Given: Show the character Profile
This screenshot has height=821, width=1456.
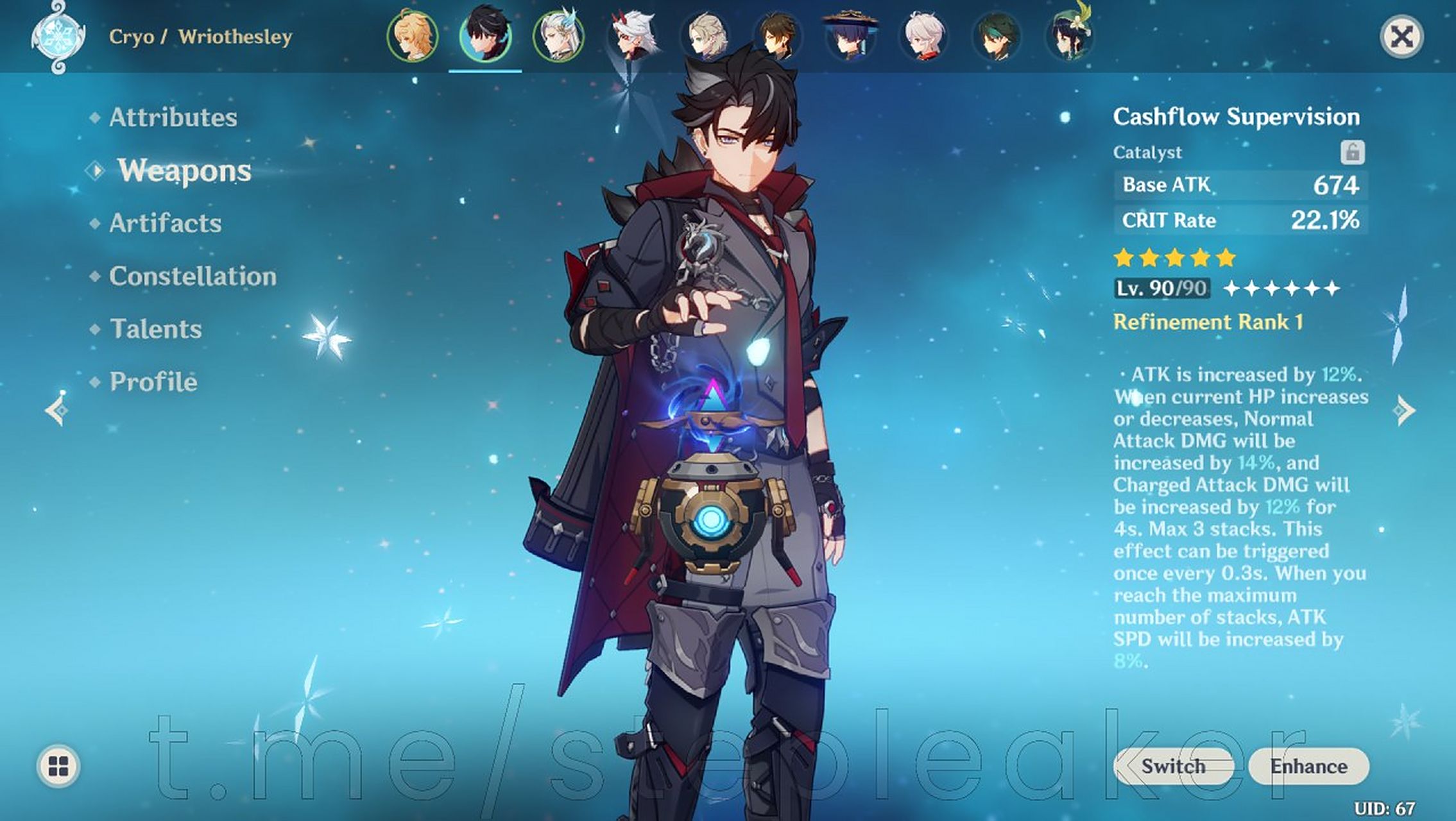Looking at the screenshot, I should click(x=153, y=382).
